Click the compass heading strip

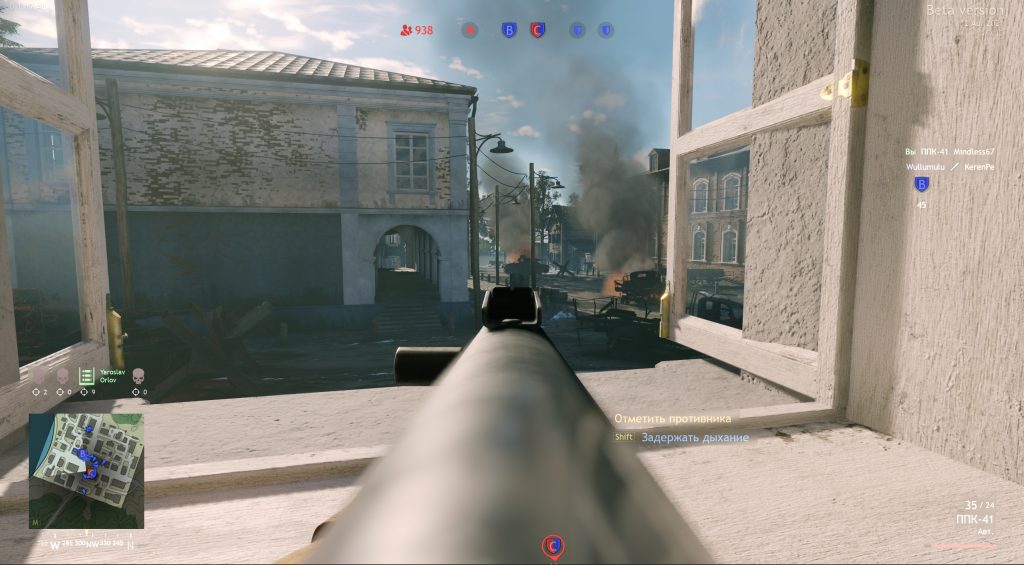pos(90,545)
